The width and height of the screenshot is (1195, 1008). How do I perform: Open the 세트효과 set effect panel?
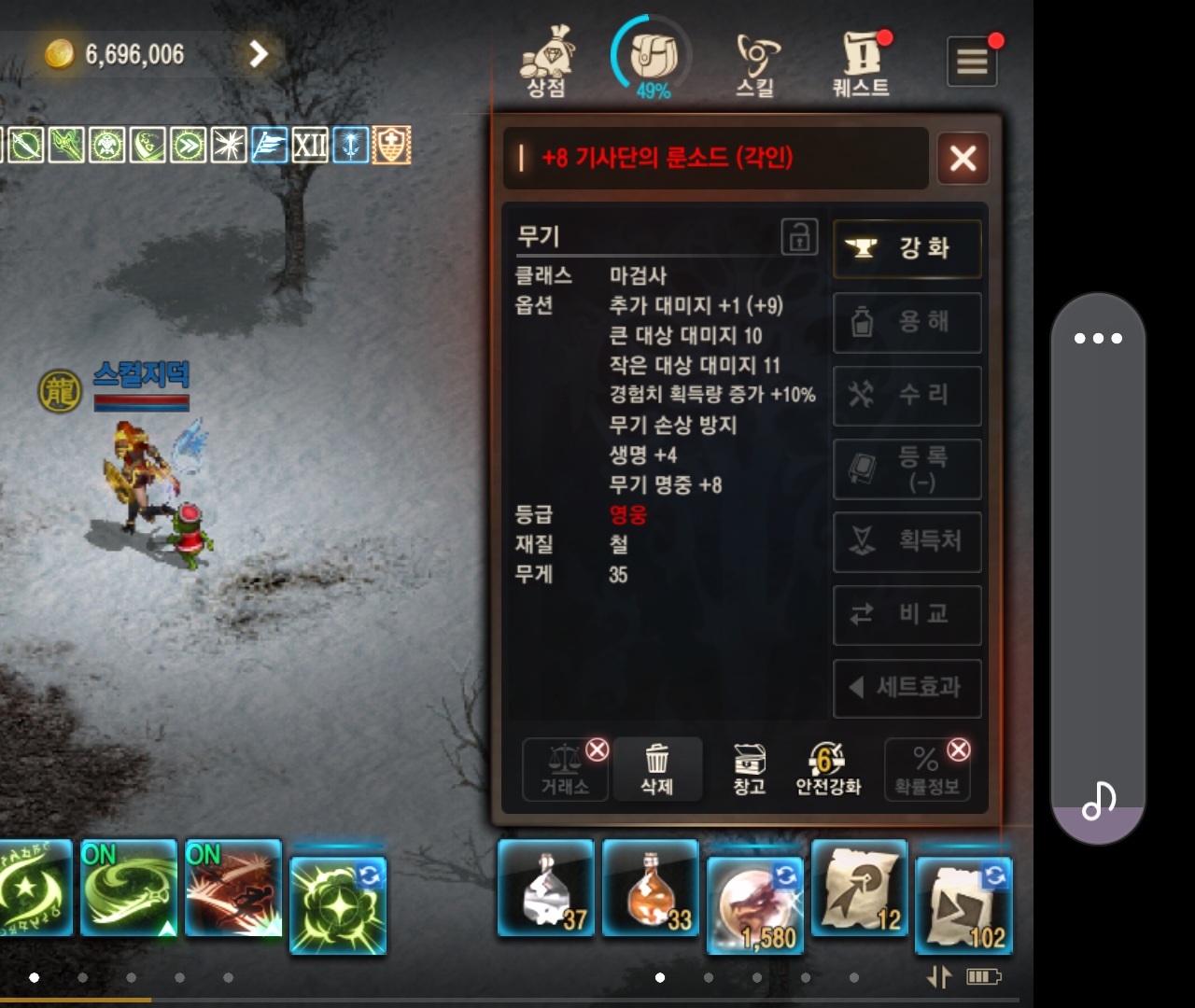[x=907, y=689]
